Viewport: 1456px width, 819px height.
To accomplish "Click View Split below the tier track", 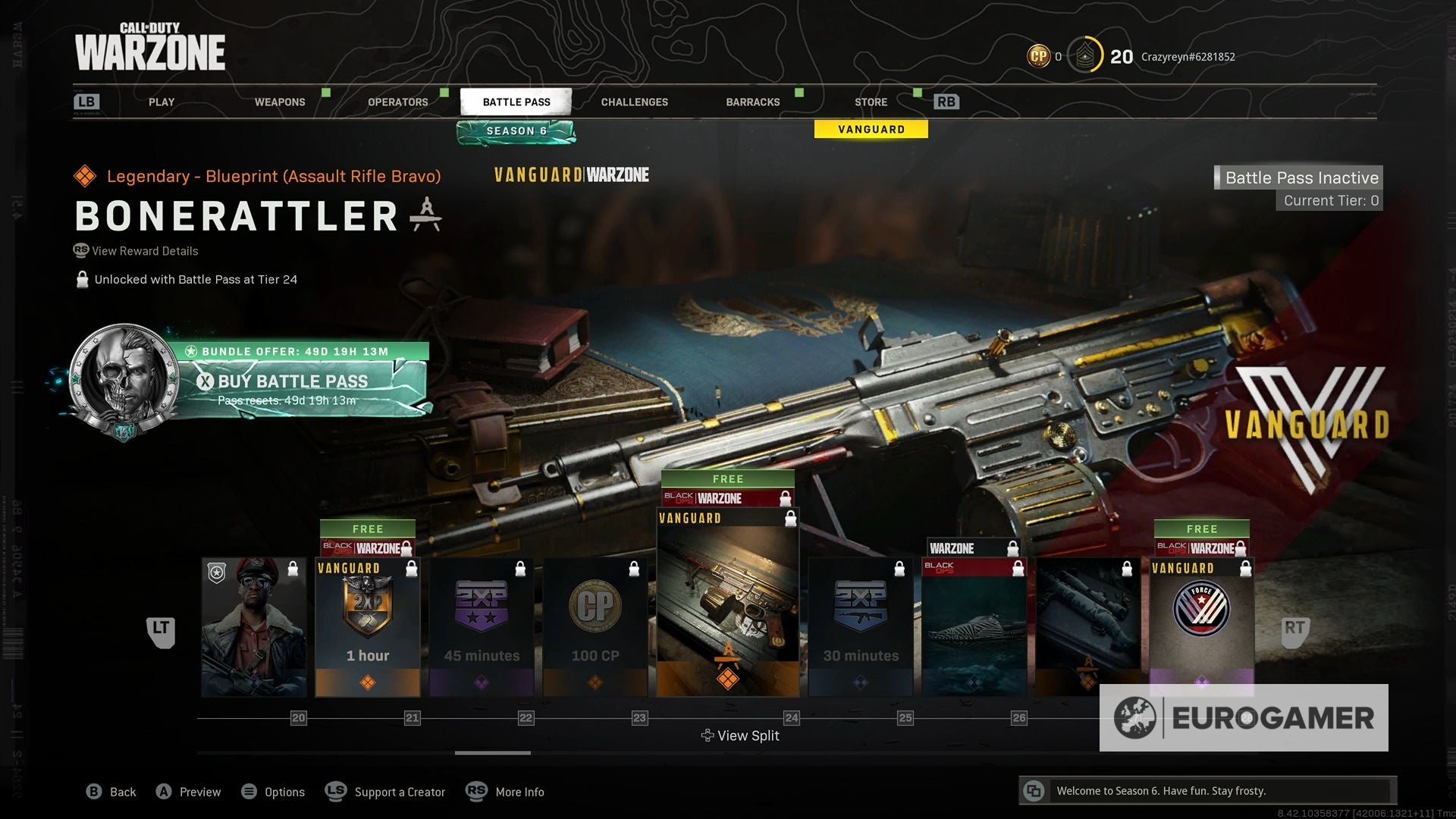I will [740, 736].
